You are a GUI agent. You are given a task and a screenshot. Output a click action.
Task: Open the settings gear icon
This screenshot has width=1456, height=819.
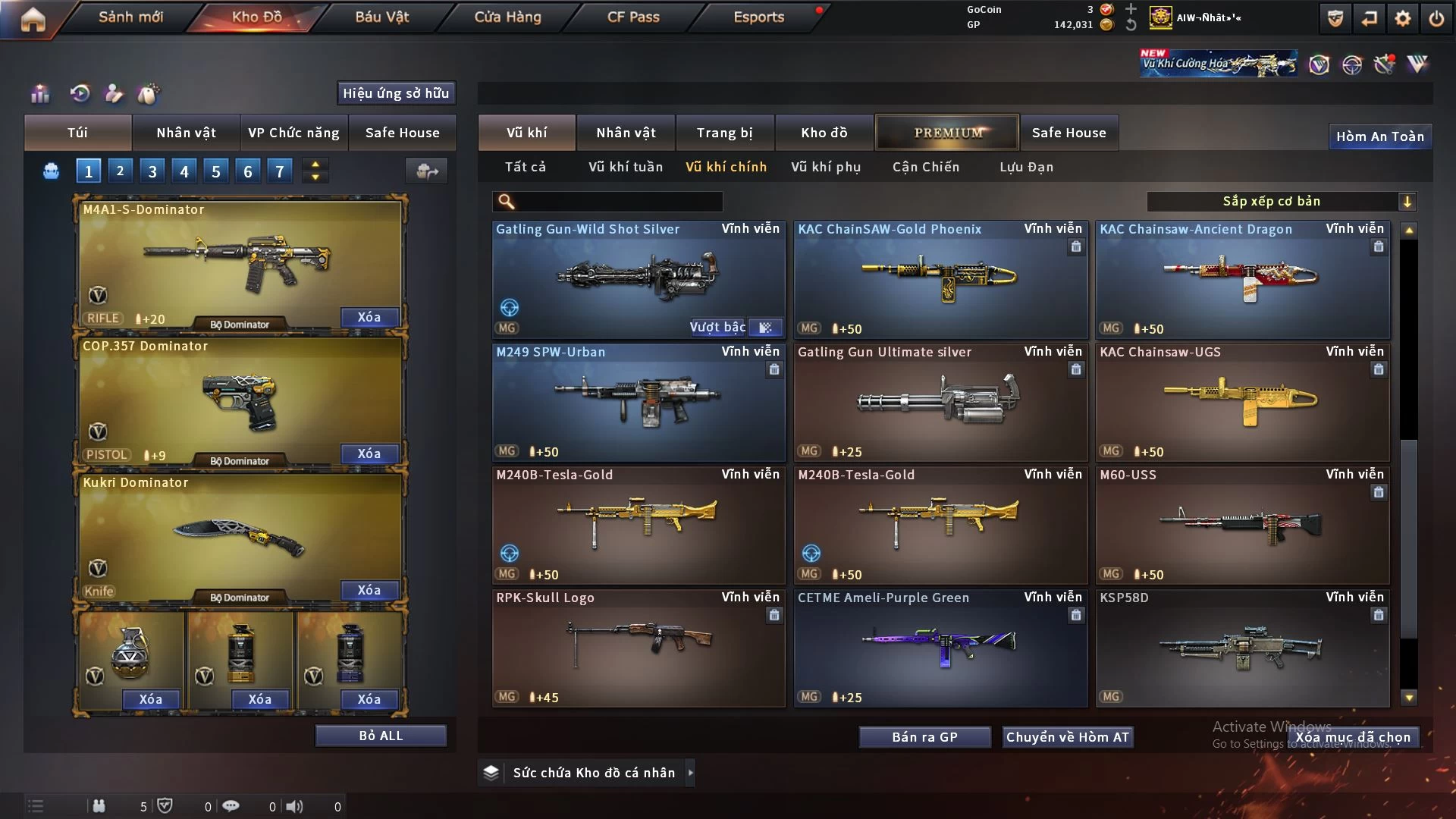point(1403,18)
